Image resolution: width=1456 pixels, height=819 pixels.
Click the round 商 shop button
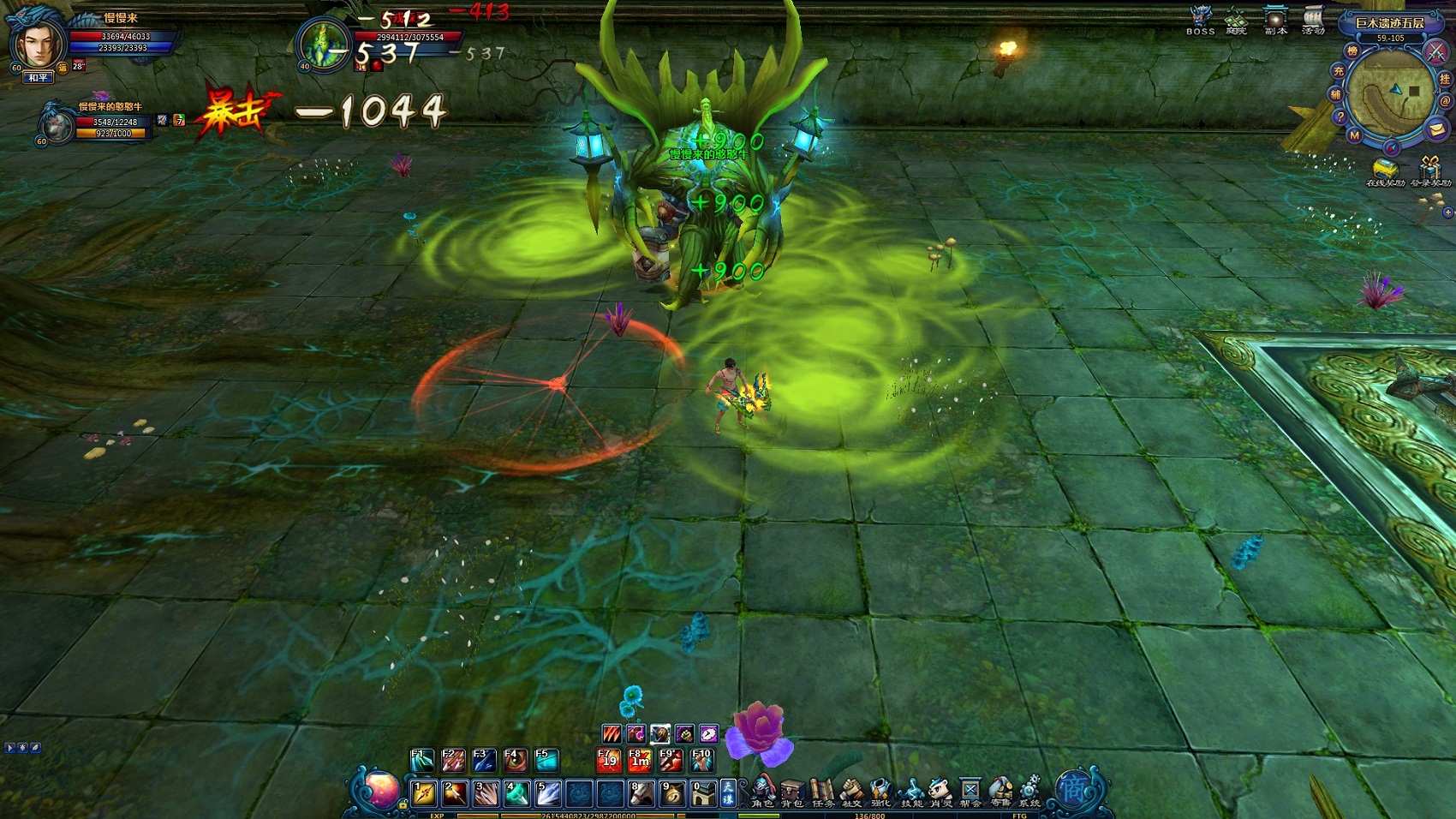[1073, 789]
